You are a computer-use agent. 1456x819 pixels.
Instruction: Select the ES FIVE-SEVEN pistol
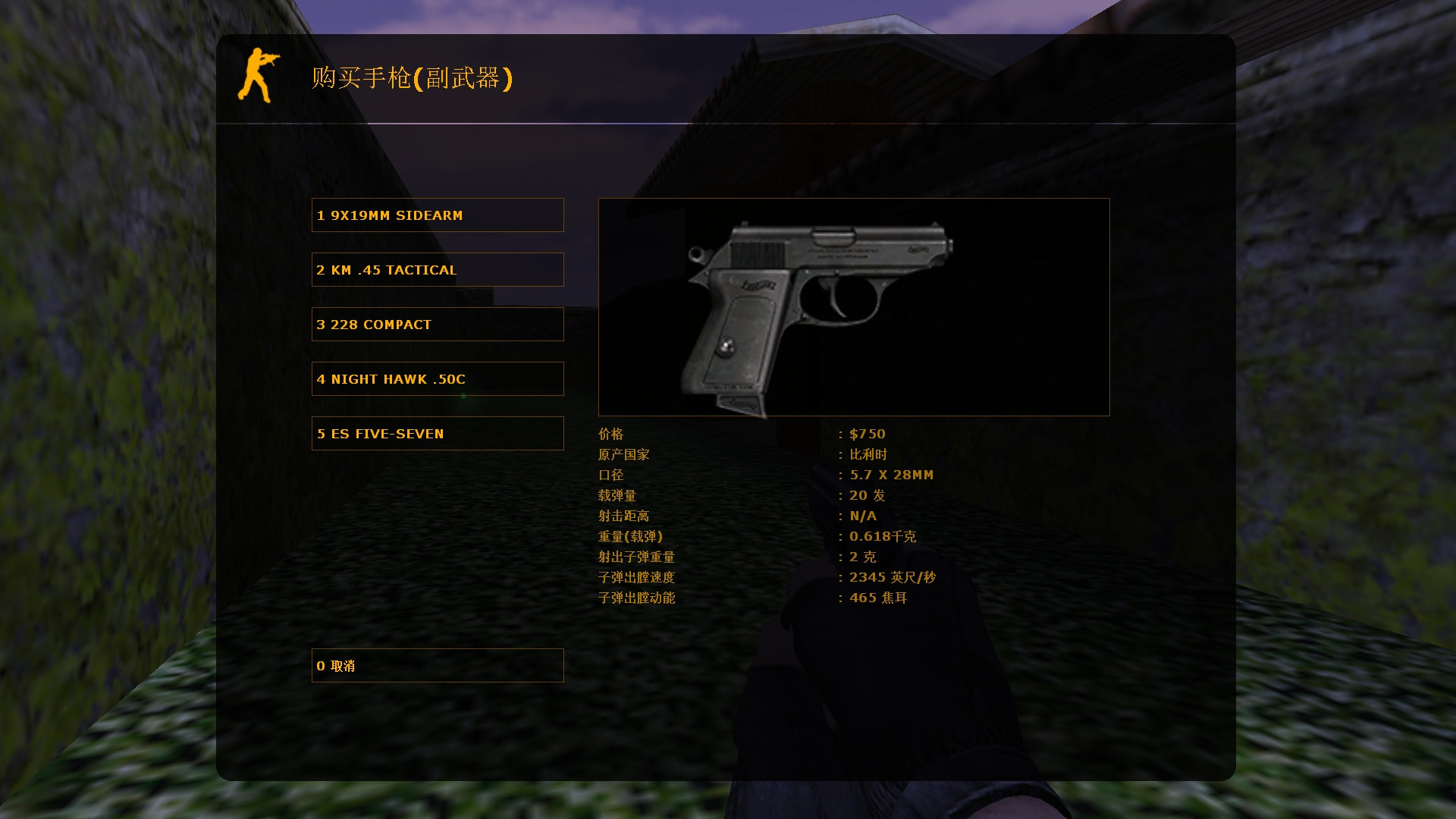pos(437,433)
